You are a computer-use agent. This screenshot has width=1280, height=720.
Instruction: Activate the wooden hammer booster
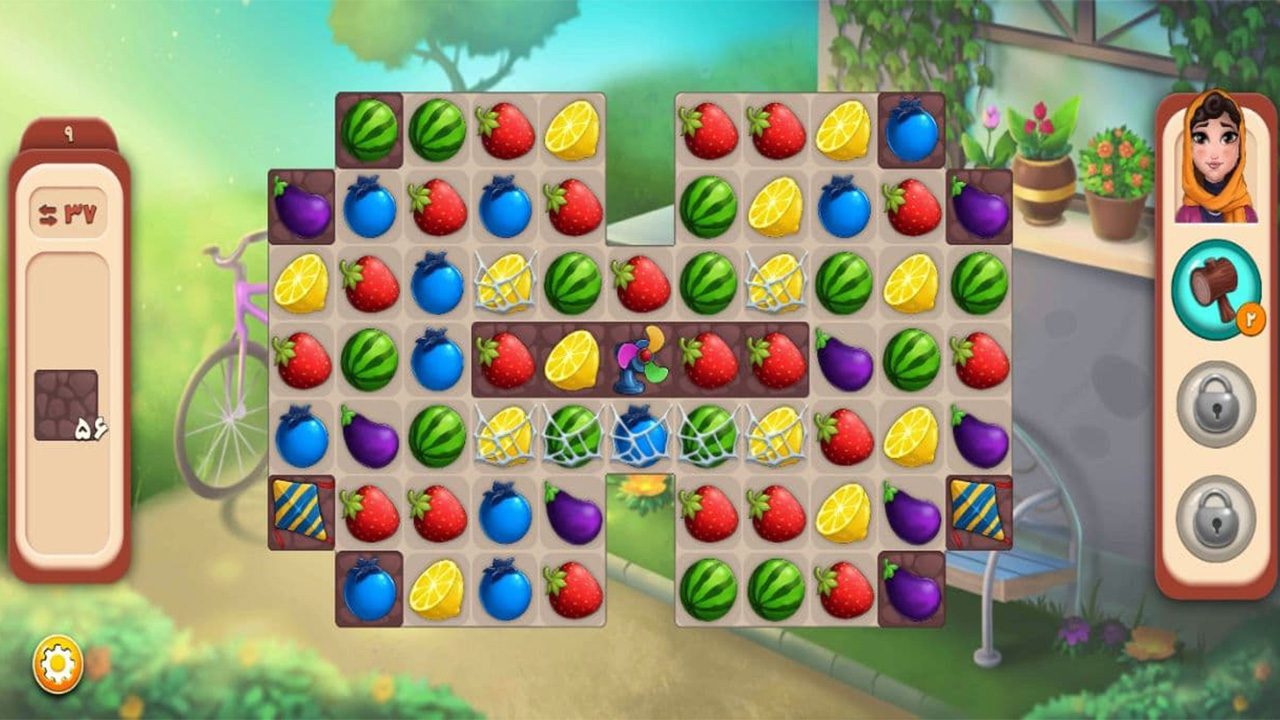[x=1215, y=290]
